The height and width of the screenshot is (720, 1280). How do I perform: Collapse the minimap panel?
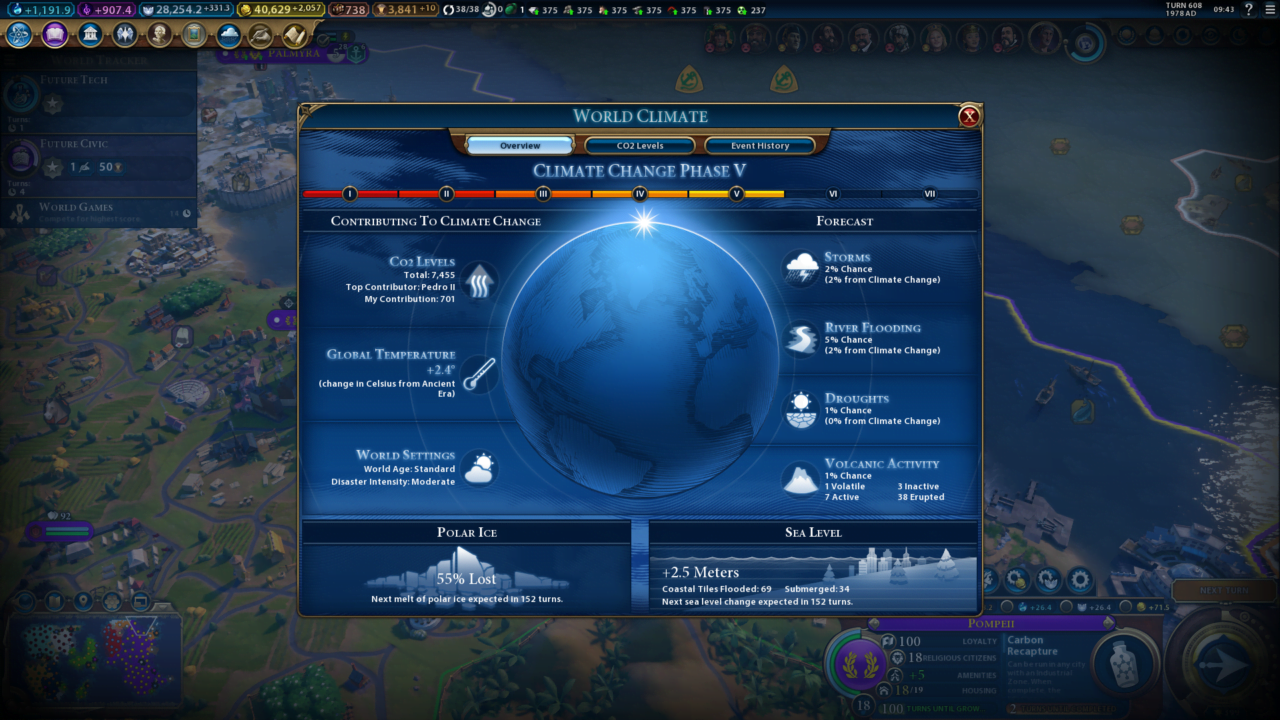pos(163,607)
